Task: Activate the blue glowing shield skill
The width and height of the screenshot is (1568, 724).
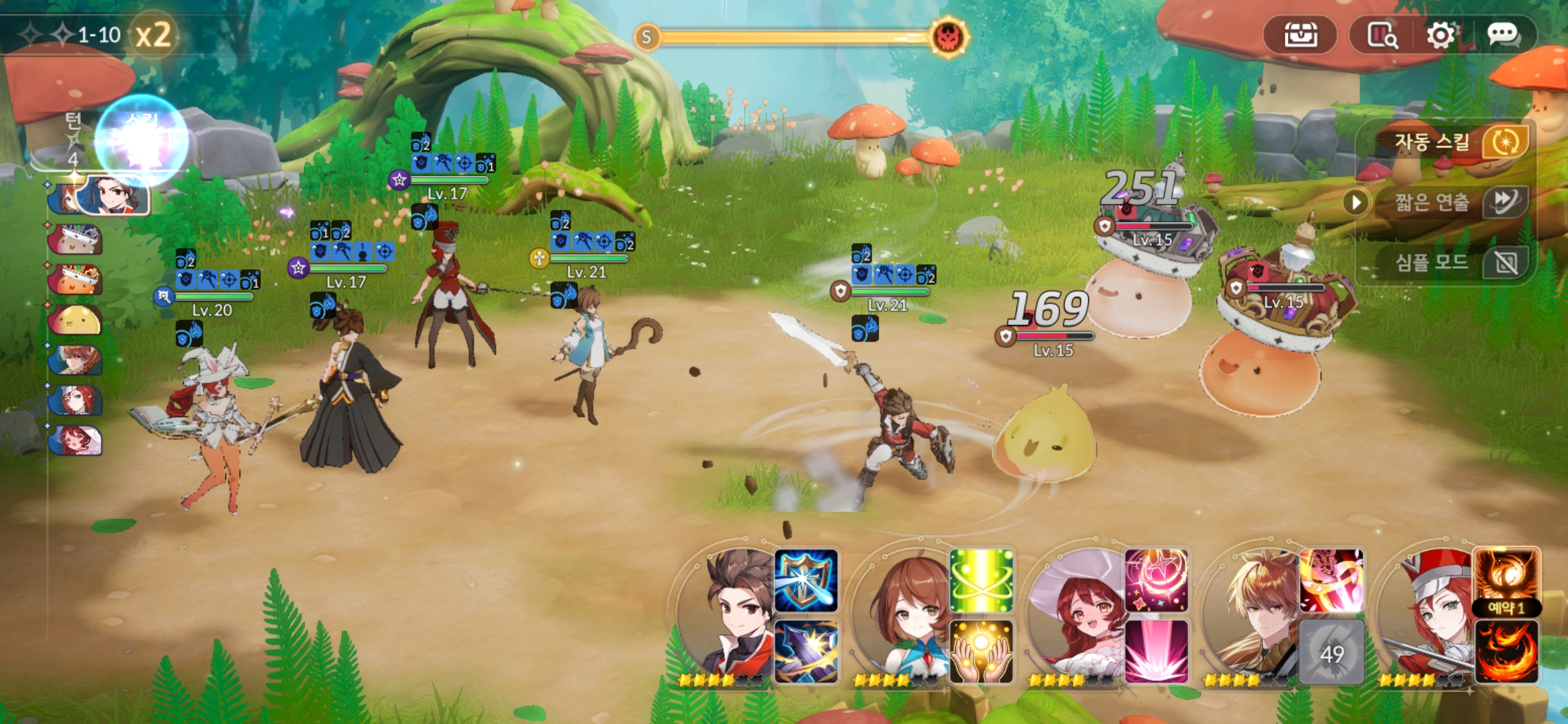Action: (x=806, y=581)
